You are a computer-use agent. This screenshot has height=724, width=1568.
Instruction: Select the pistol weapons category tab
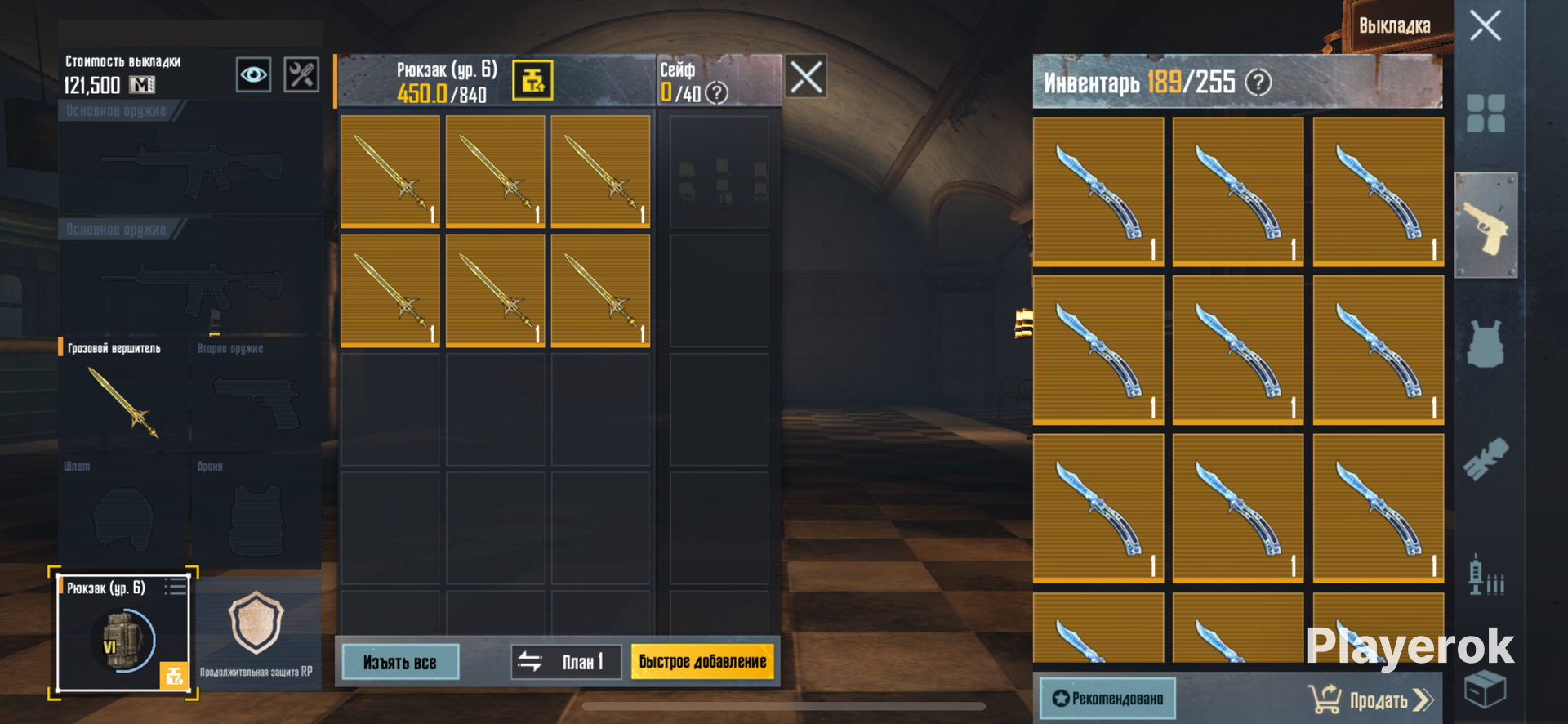tap(1486, 226)
